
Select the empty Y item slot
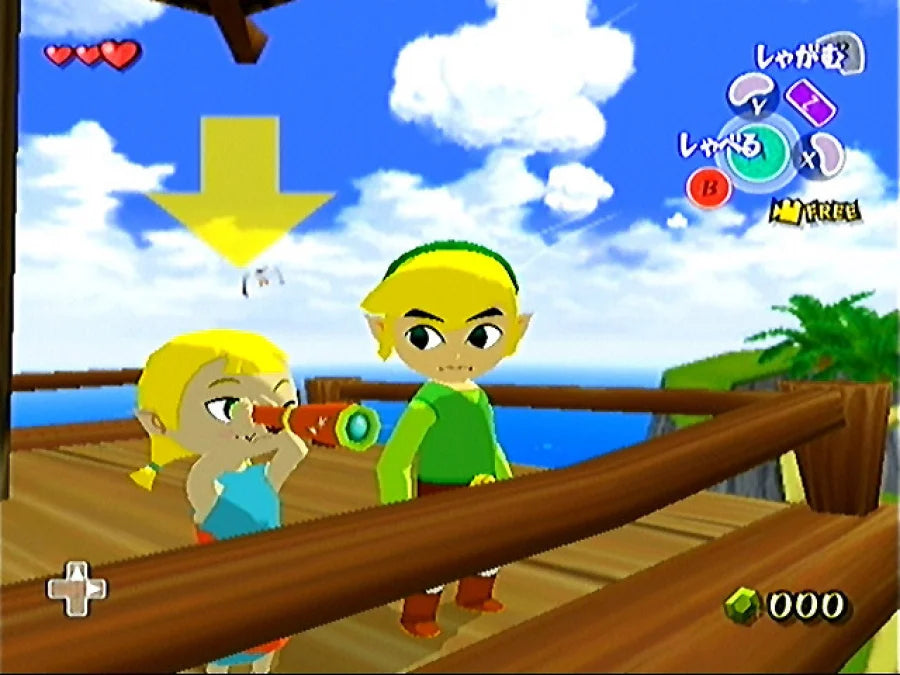point(752,95)
